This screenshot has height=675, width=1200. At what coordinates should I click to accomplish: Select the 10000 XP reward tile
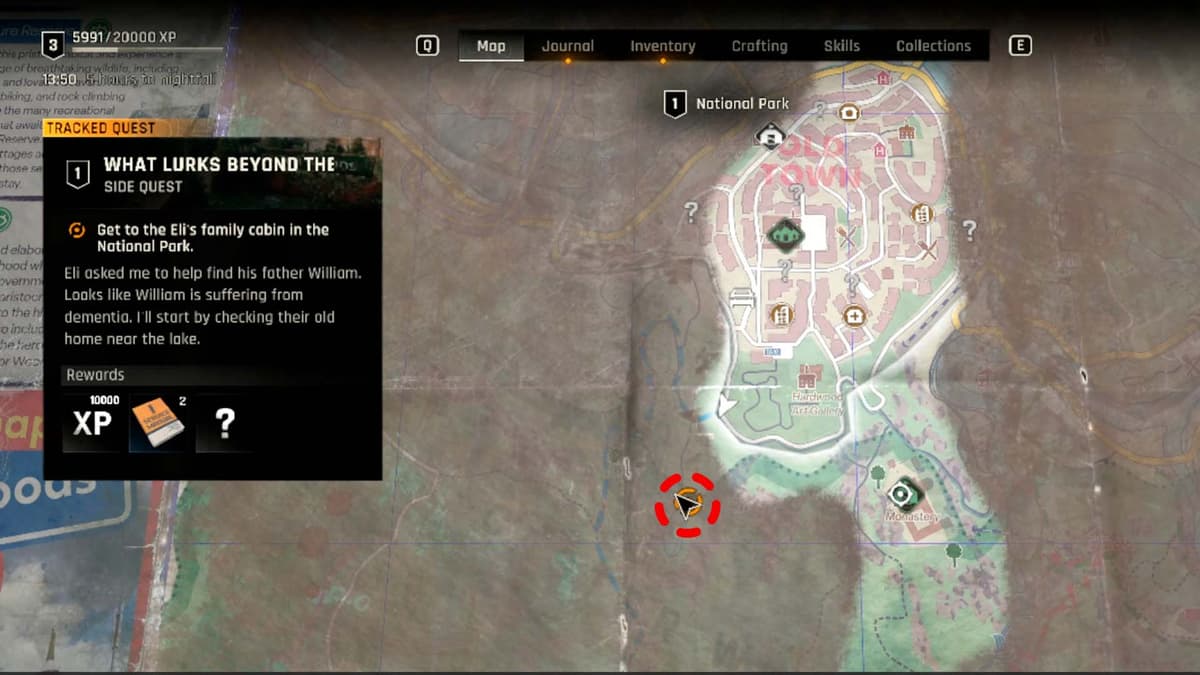tap(92, 423)
